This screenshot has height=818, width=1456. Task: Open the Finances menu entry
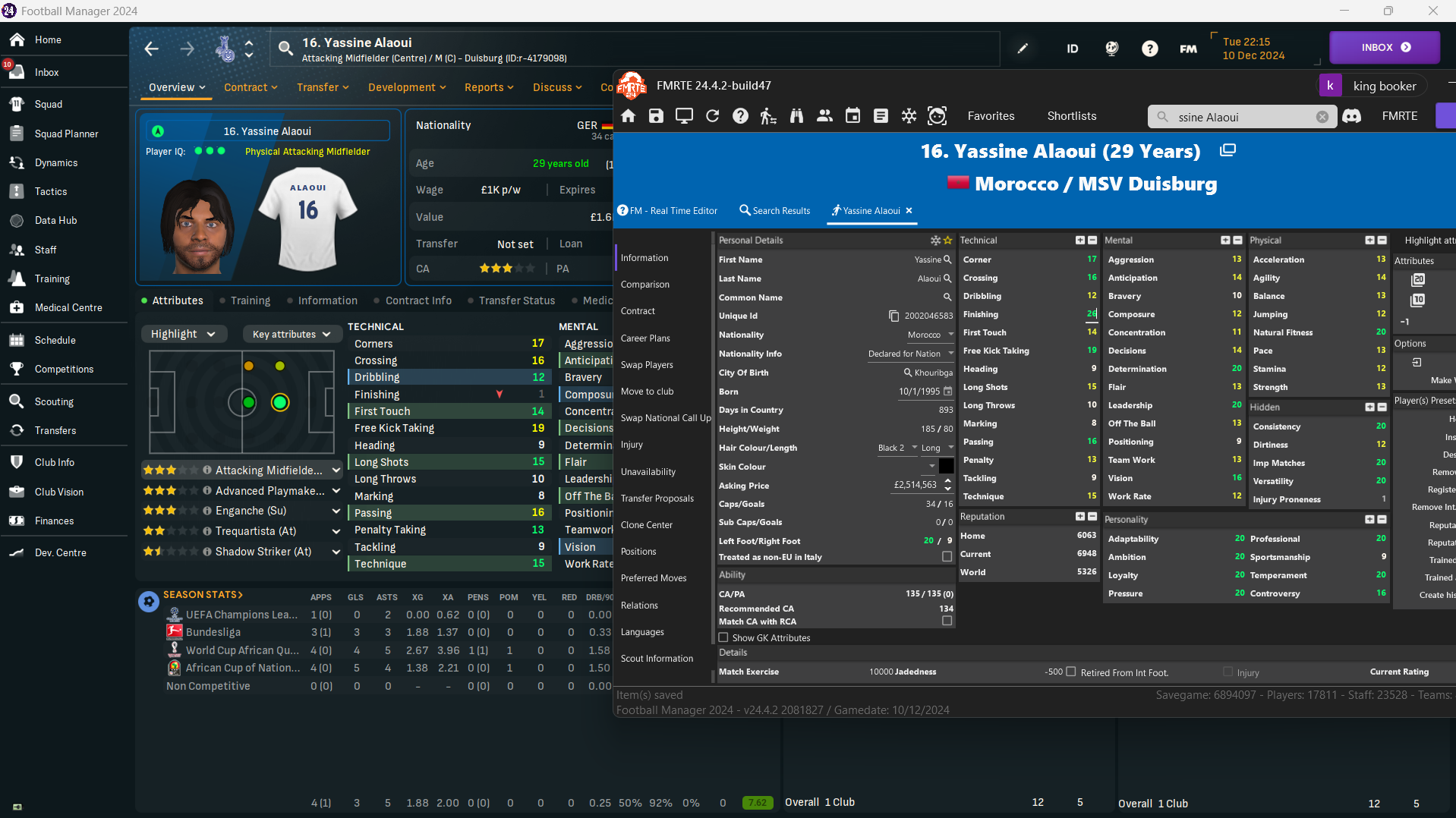(54, 521)
